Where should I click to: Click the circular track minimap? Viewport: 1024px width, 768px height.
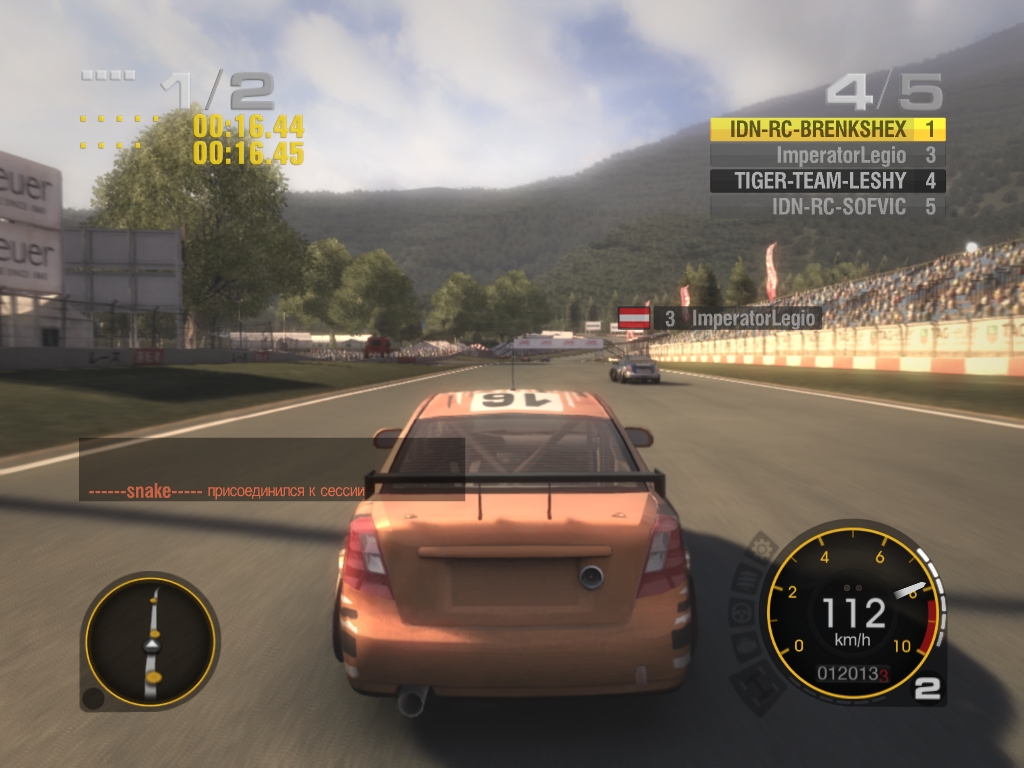152,640
